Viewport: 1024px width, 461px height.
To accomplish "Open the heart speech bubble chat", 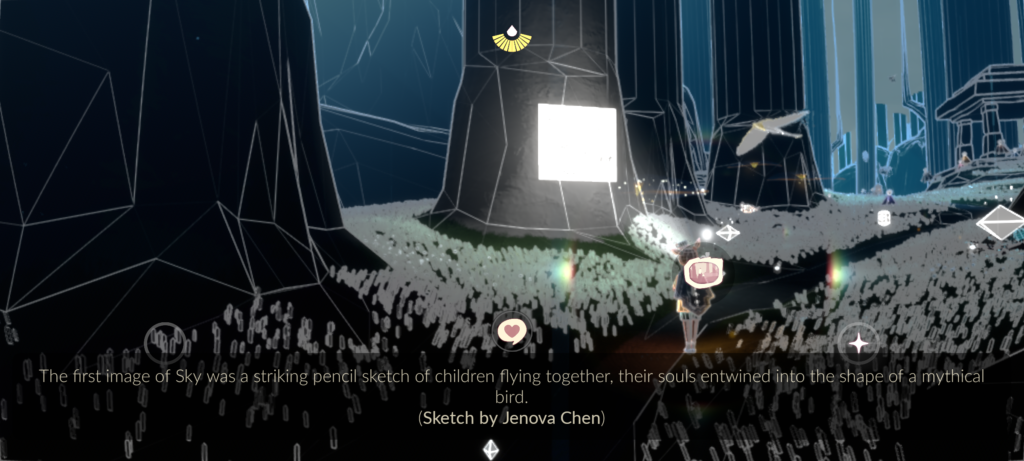I will tap(511, 331).
